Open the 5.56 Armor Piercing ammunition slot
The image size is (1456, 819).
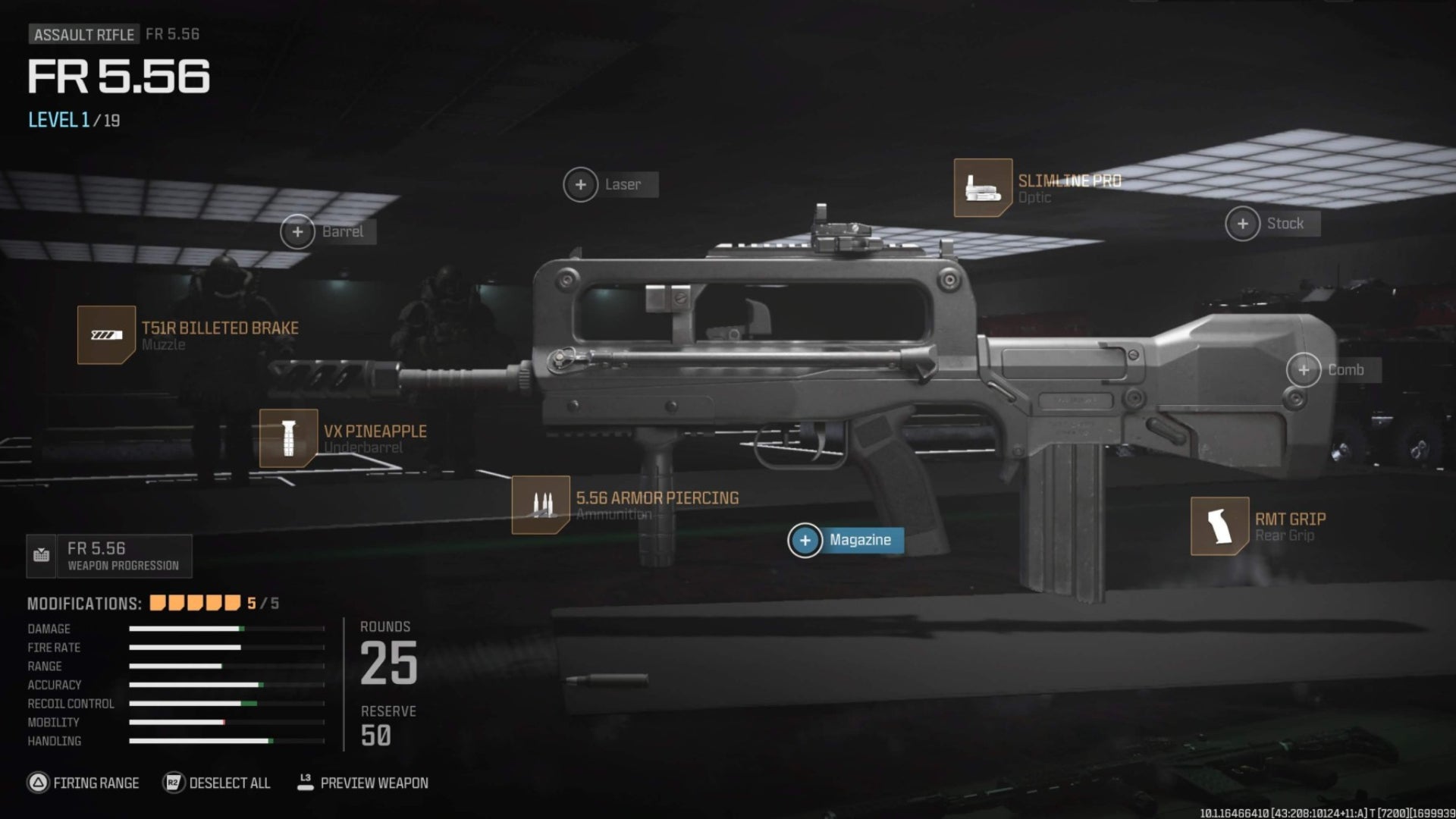541,506
